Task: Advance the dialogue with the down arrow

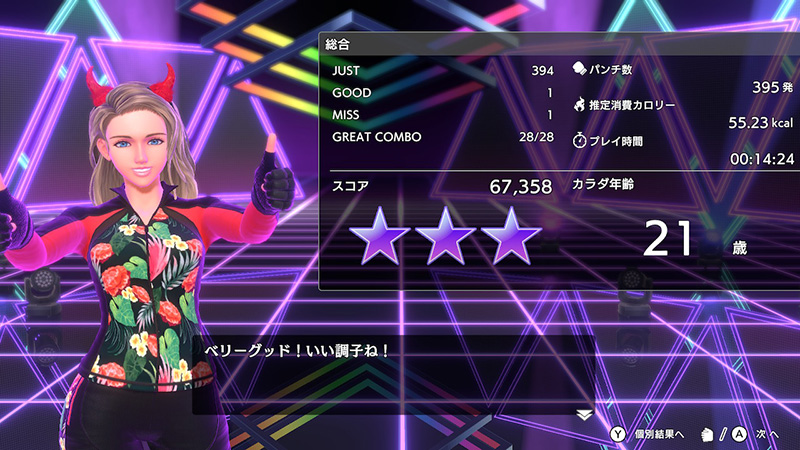Action: click(x=585, y=412)
